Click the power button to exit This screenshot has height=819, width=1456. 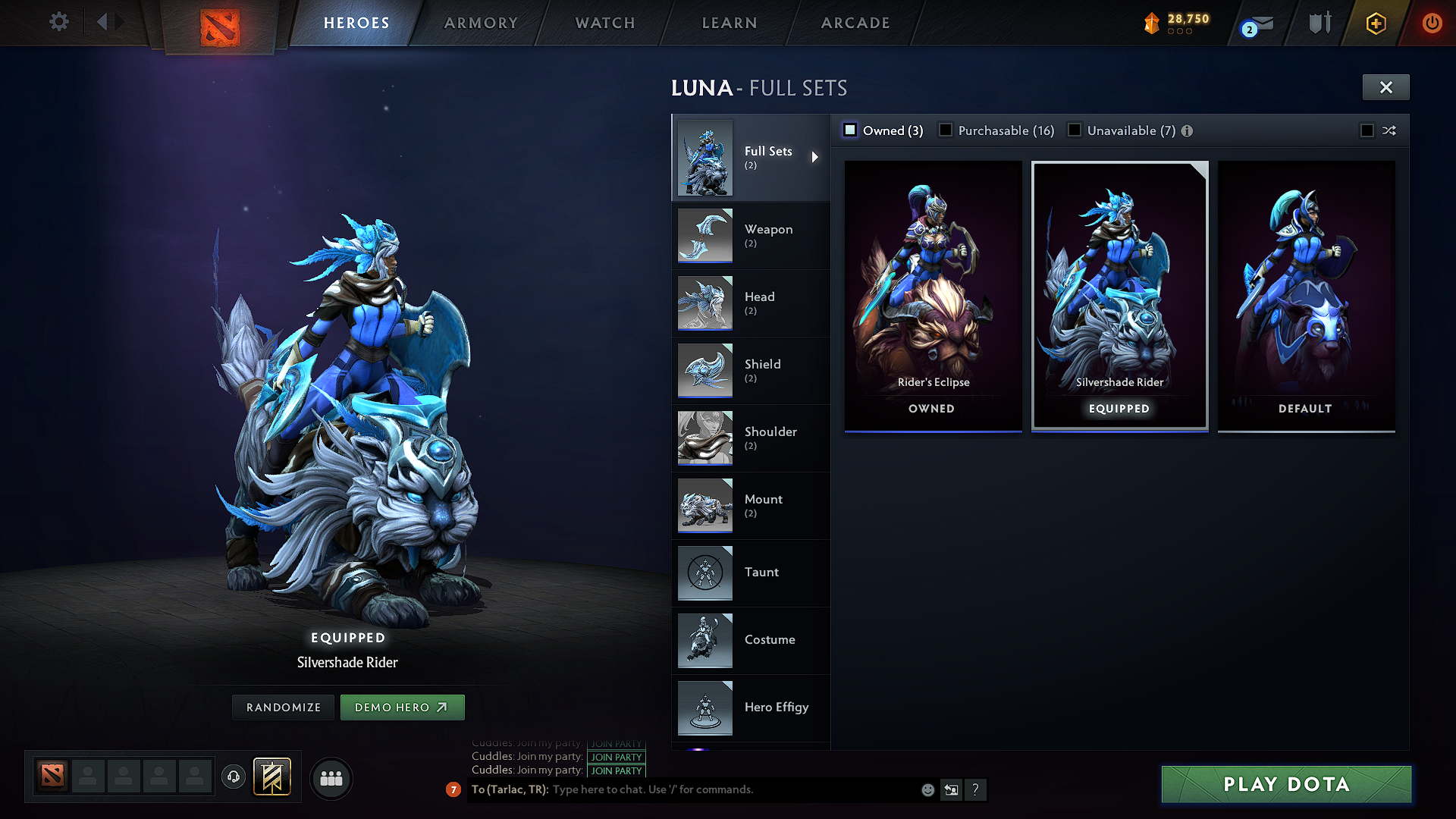[x=1432, y=23]
